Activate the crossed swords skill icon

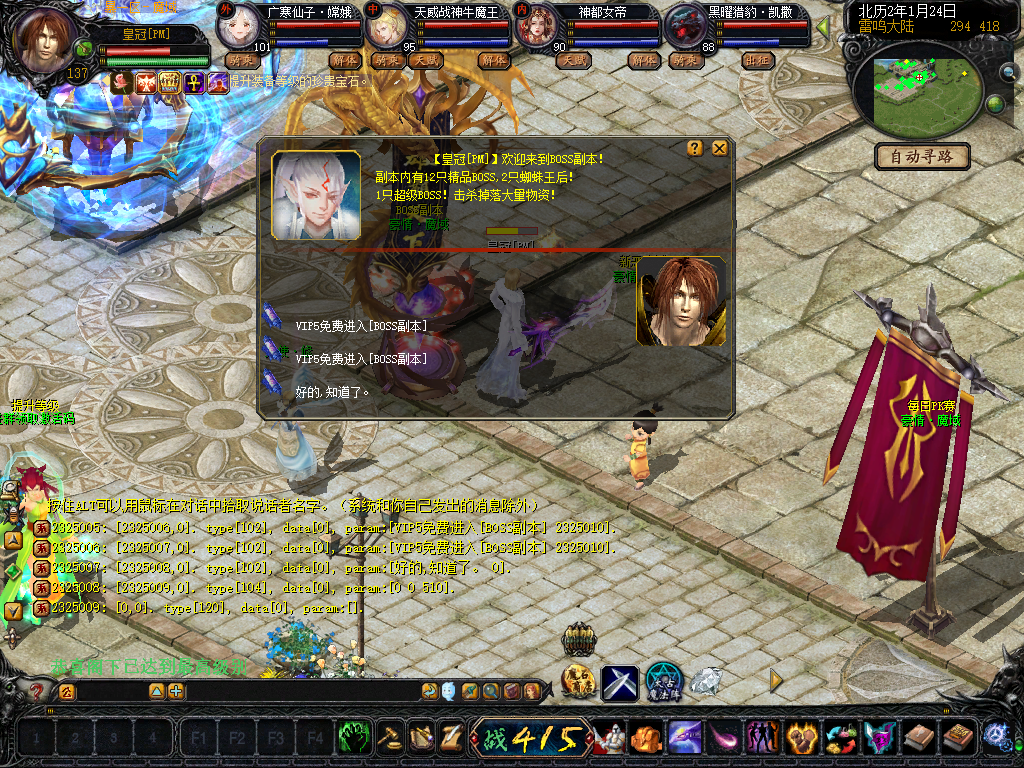(620, 682)
